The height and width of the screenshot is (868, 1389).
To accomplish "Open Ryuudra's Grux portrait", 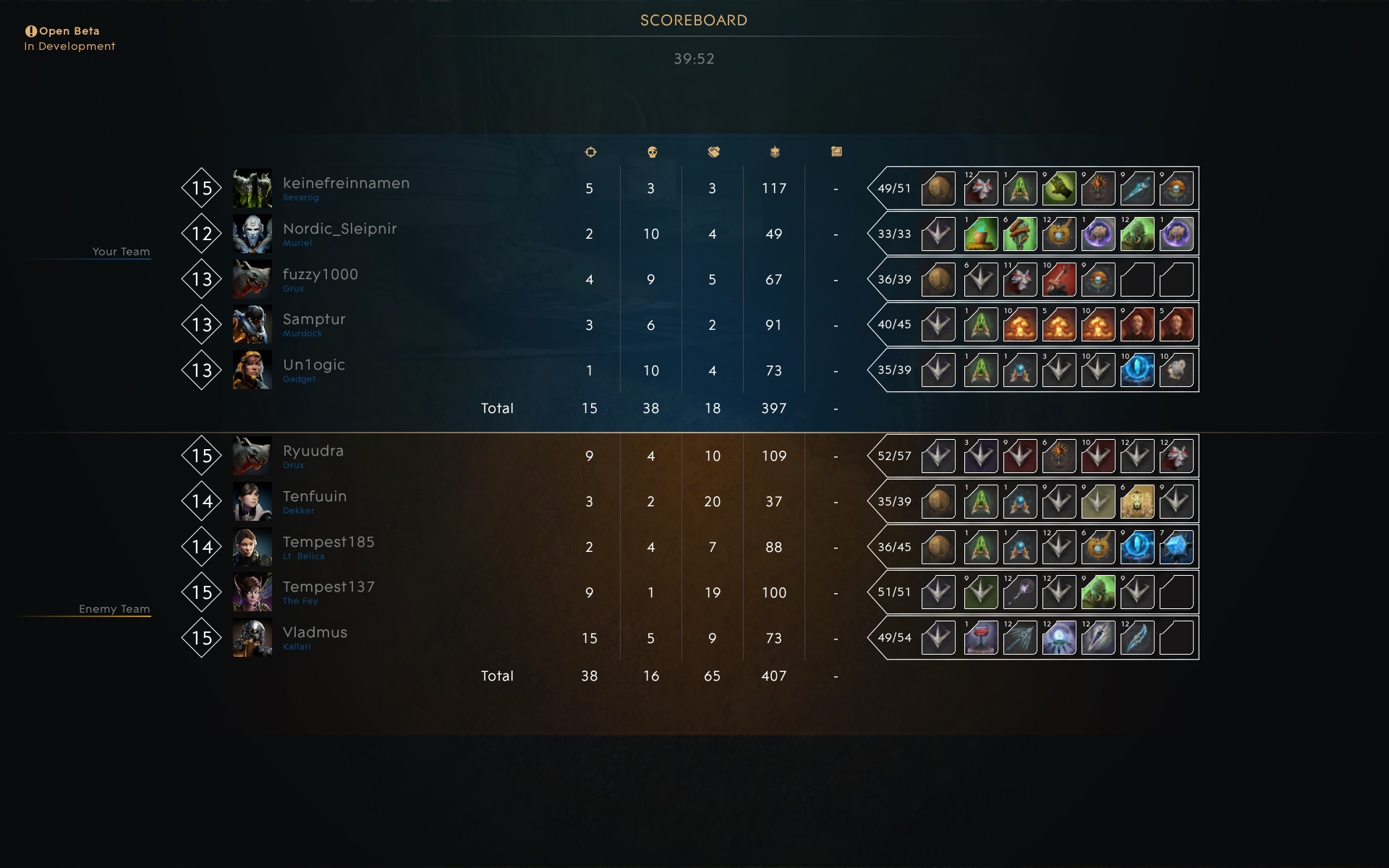I will [x=252, y=456].
